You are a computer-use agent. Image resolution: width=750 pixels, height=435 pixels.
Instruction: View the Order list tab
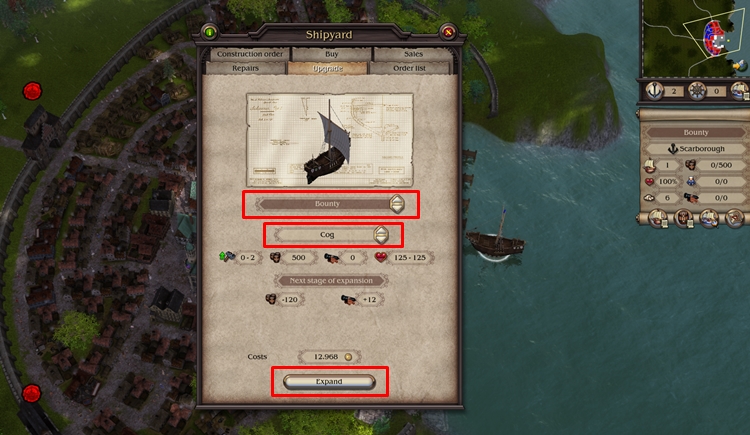point(411,68)
